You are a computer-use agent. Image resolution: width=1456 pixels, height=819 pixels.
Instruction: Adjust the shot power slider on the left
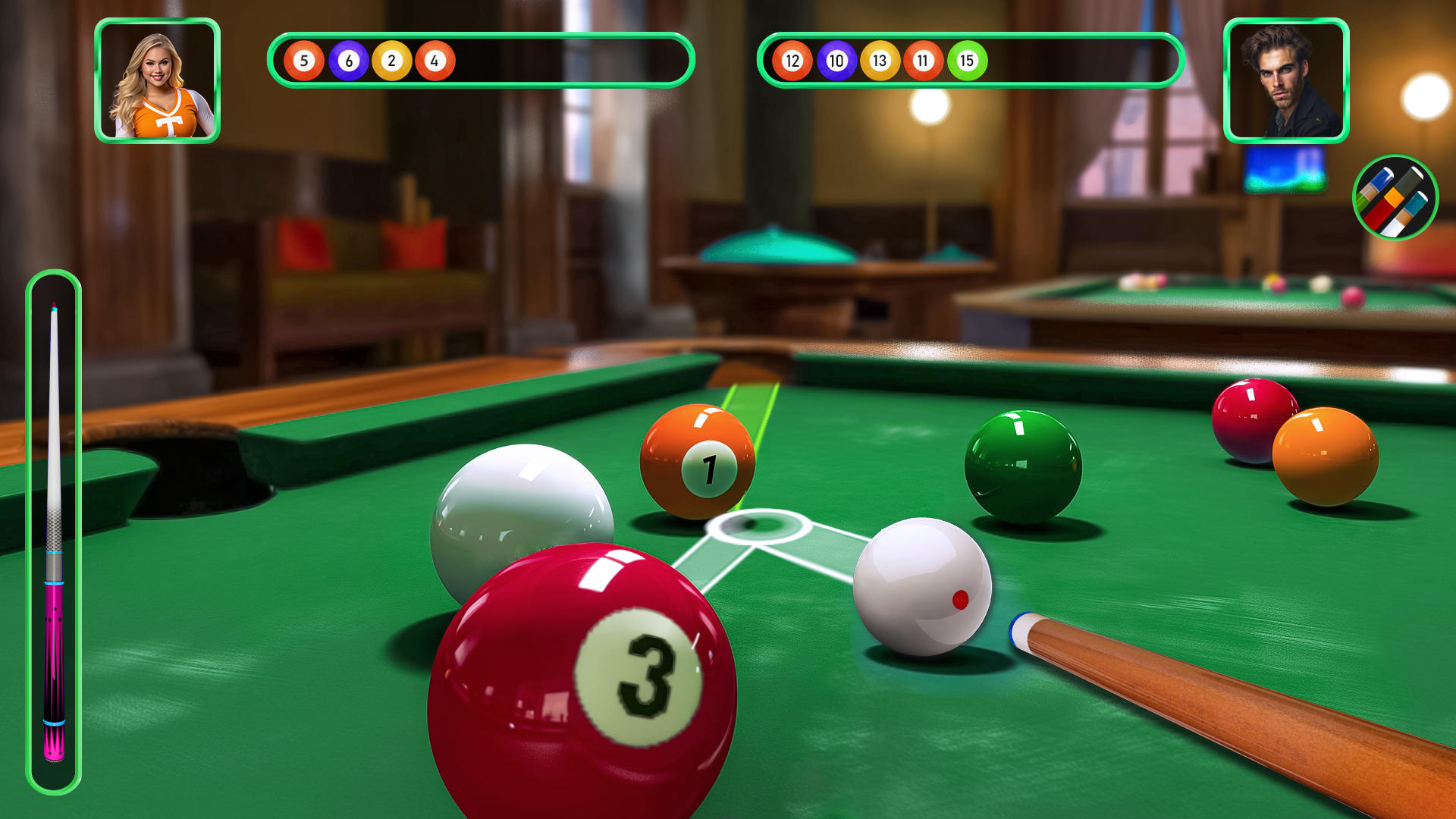53,531
